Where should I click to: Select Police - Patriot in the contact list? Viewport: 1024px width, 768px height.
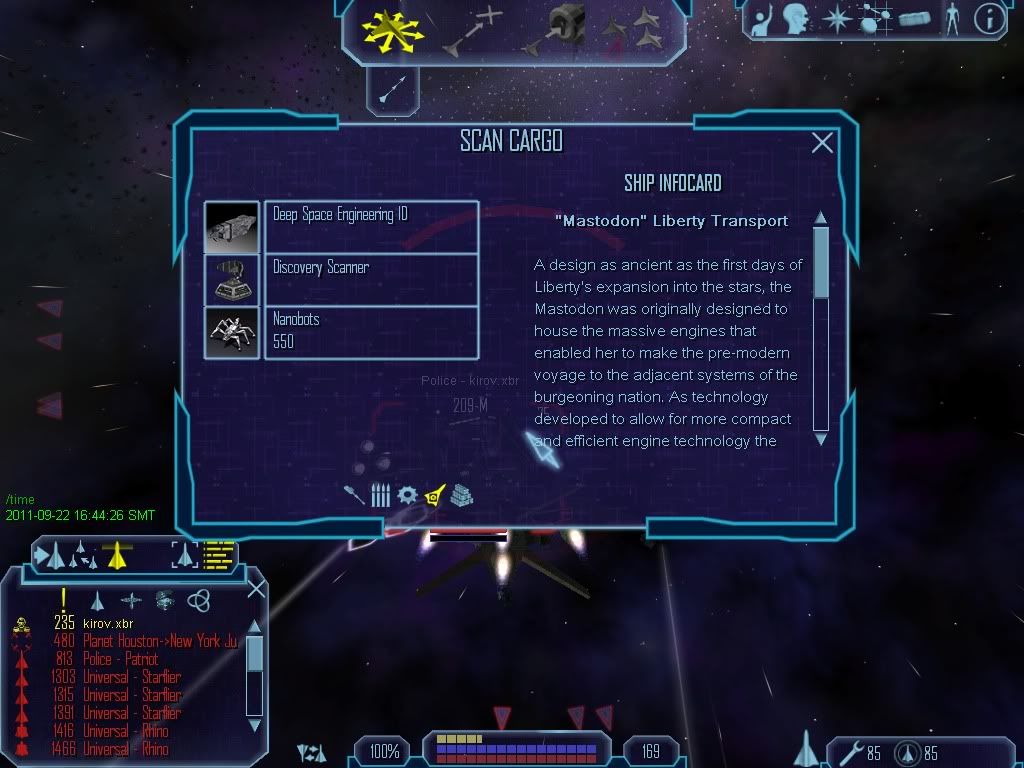(120, 659)
